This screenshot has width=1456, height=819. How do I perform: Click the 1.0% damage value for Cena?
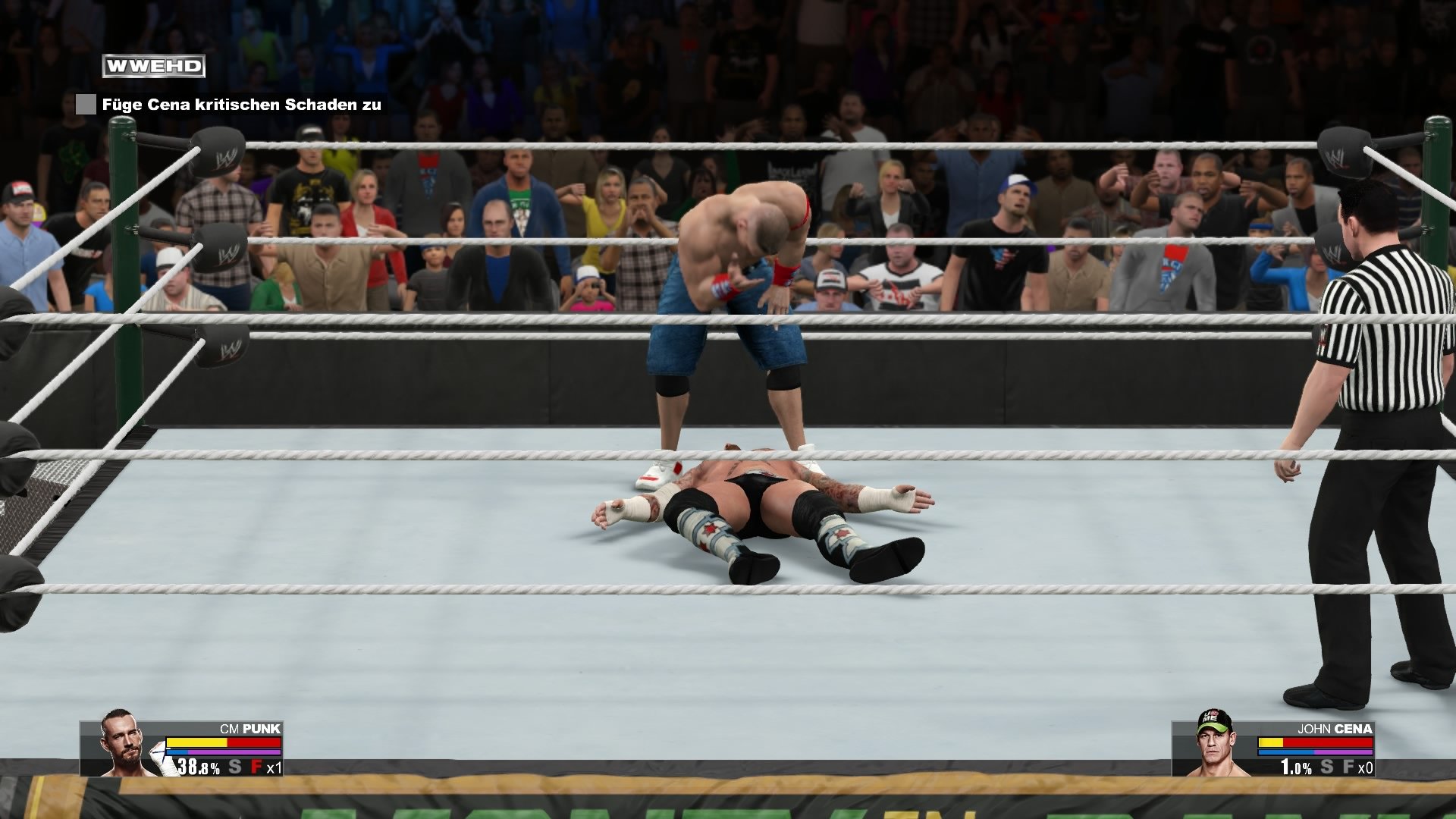pos(1295,767)
